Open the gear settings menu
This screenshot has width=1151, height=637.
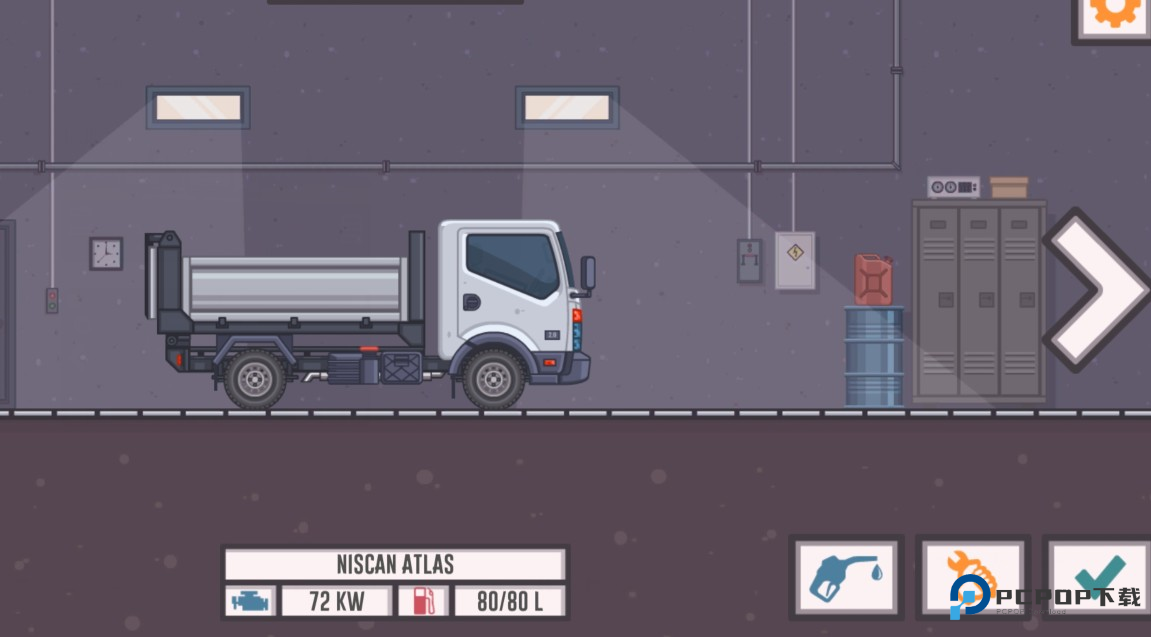tap(1114, 14)
